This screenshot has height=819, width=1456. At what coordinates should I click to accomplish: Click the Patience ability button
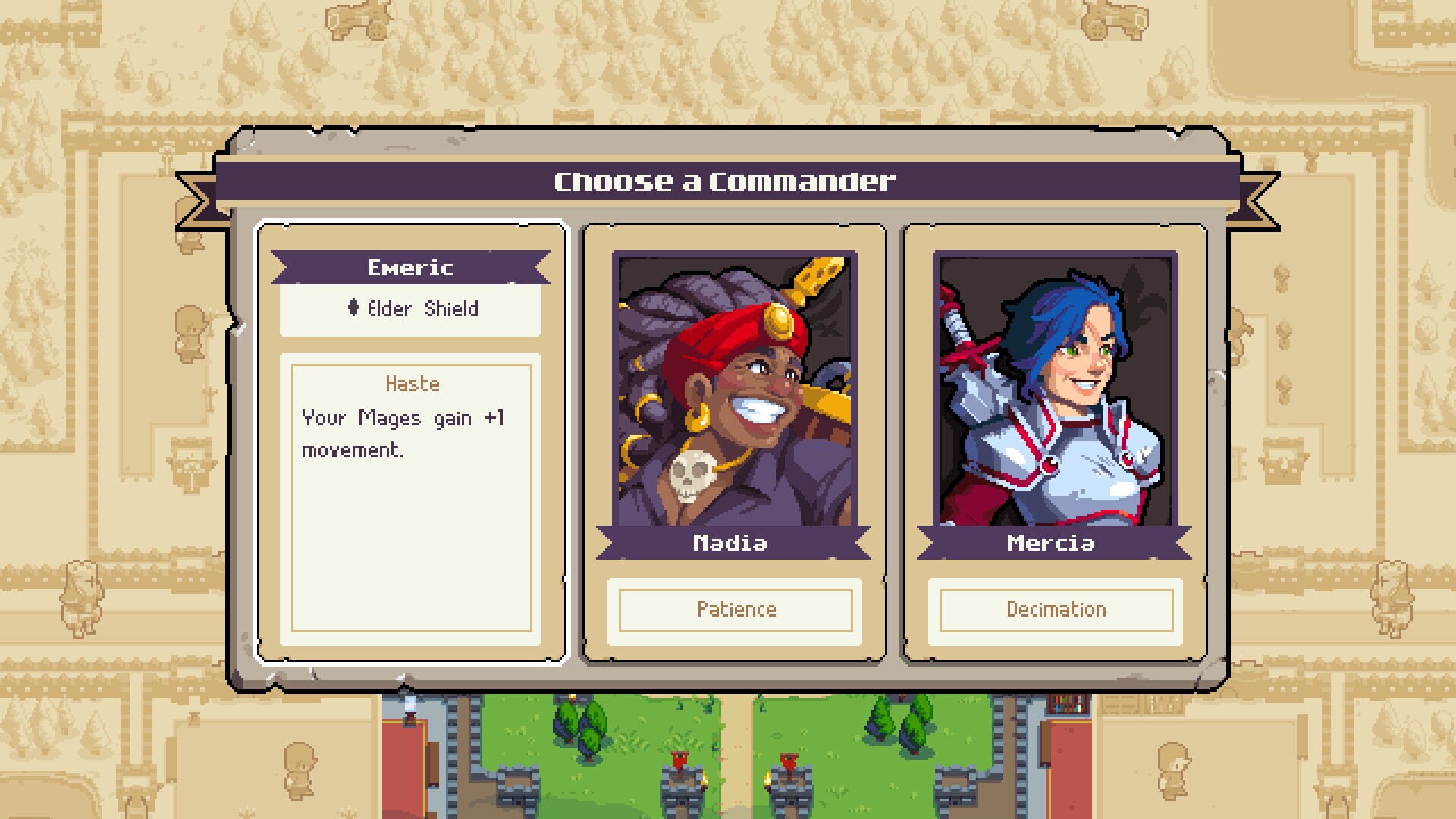pos(736,609)
